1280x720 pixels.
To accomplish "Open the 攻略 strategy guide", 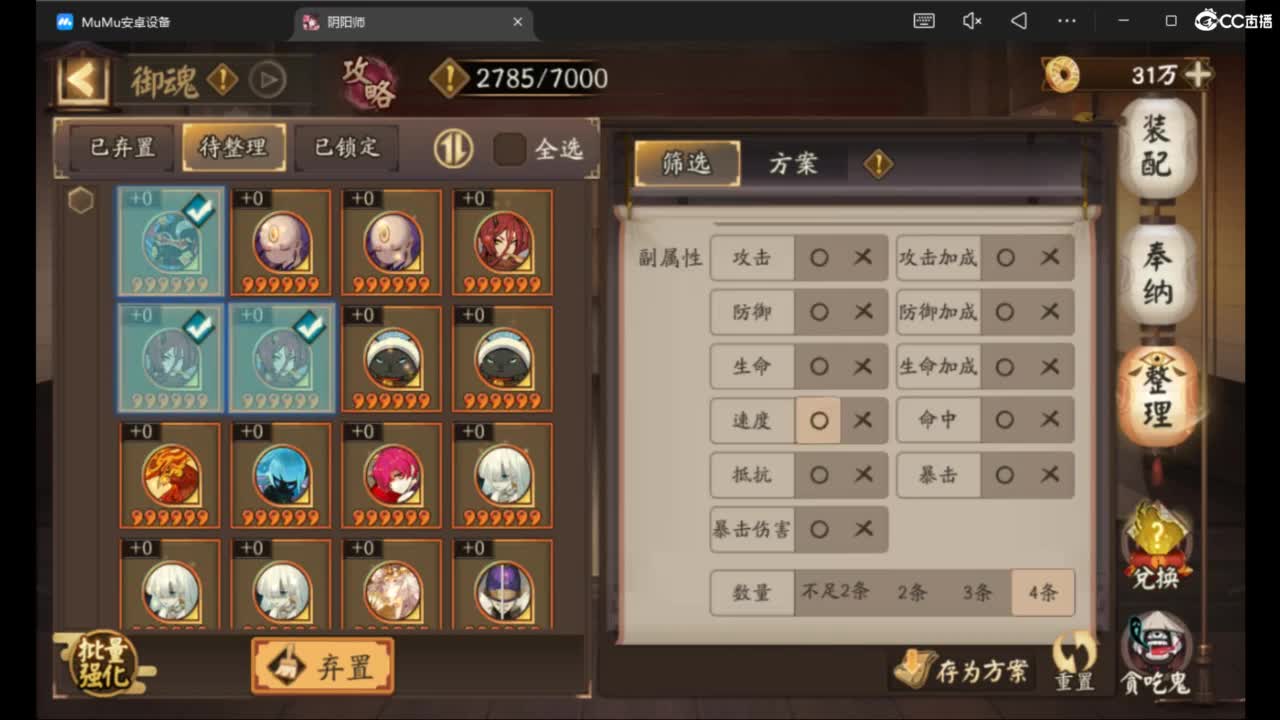I will (x=369, y=84).
